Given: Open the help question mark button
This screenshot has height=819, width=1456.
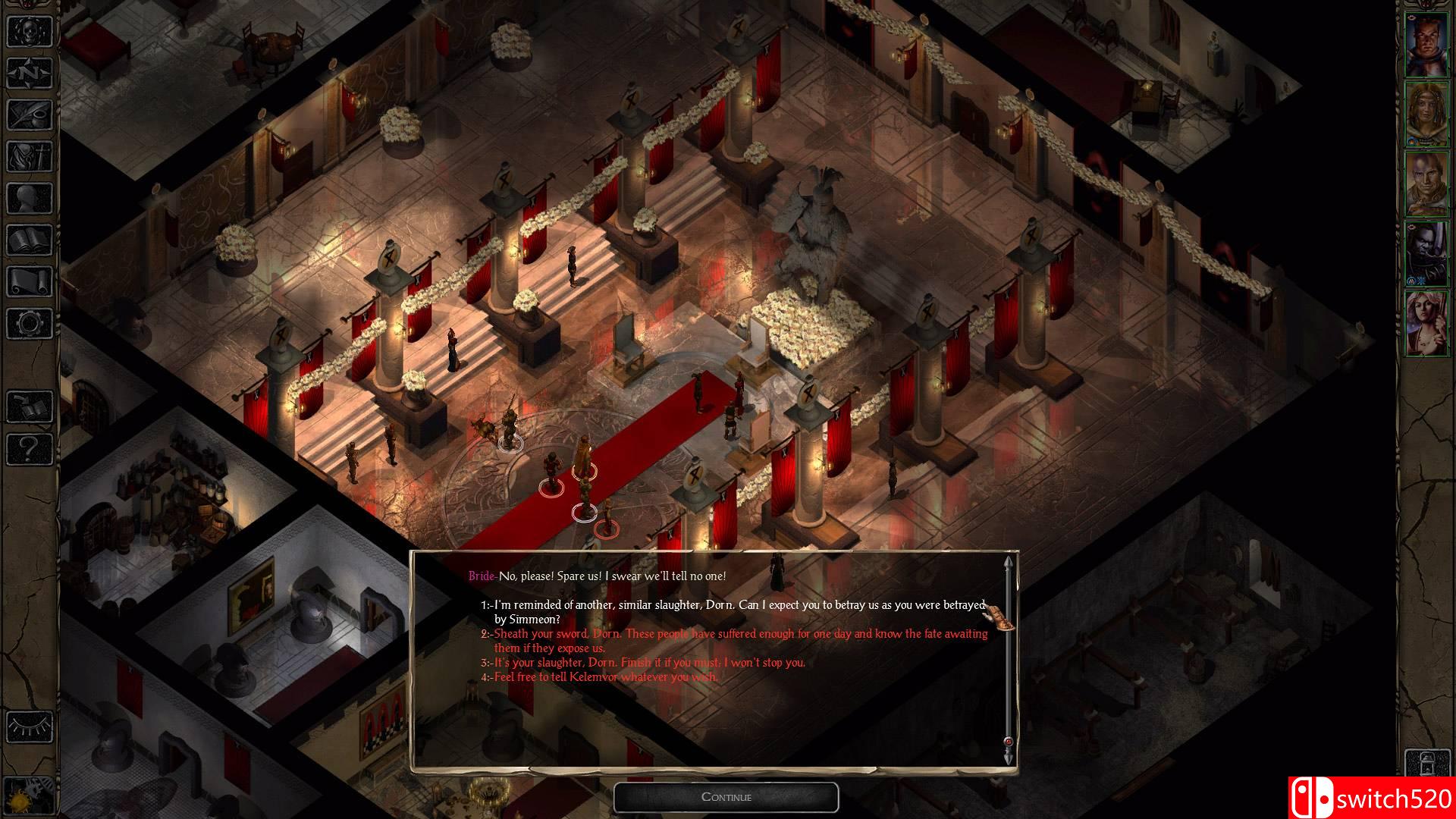Looking at the screenshot, I should click(x=30, y=449).
